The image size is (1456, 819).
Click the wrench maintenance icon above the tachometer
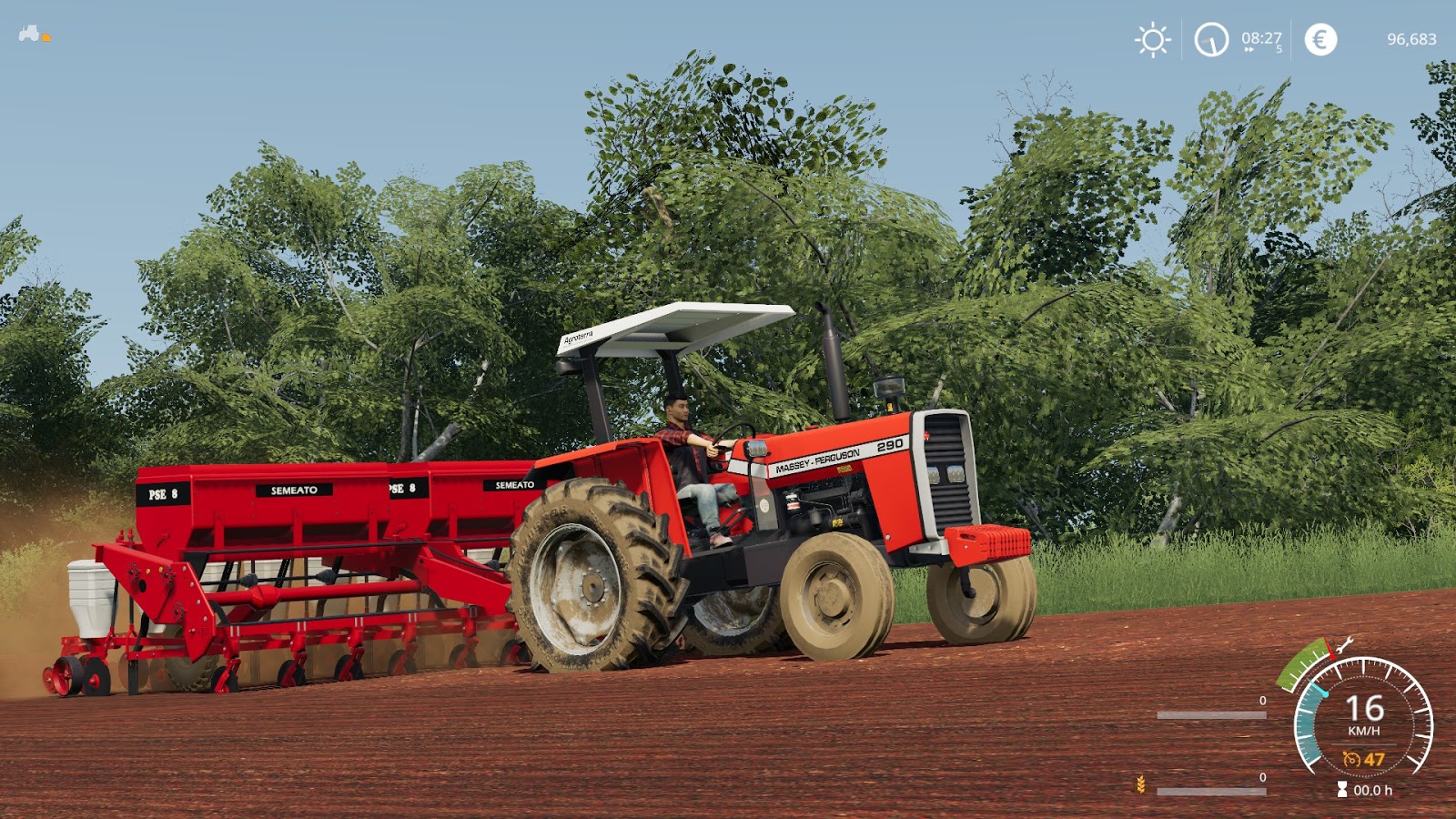pos(1344,646)
